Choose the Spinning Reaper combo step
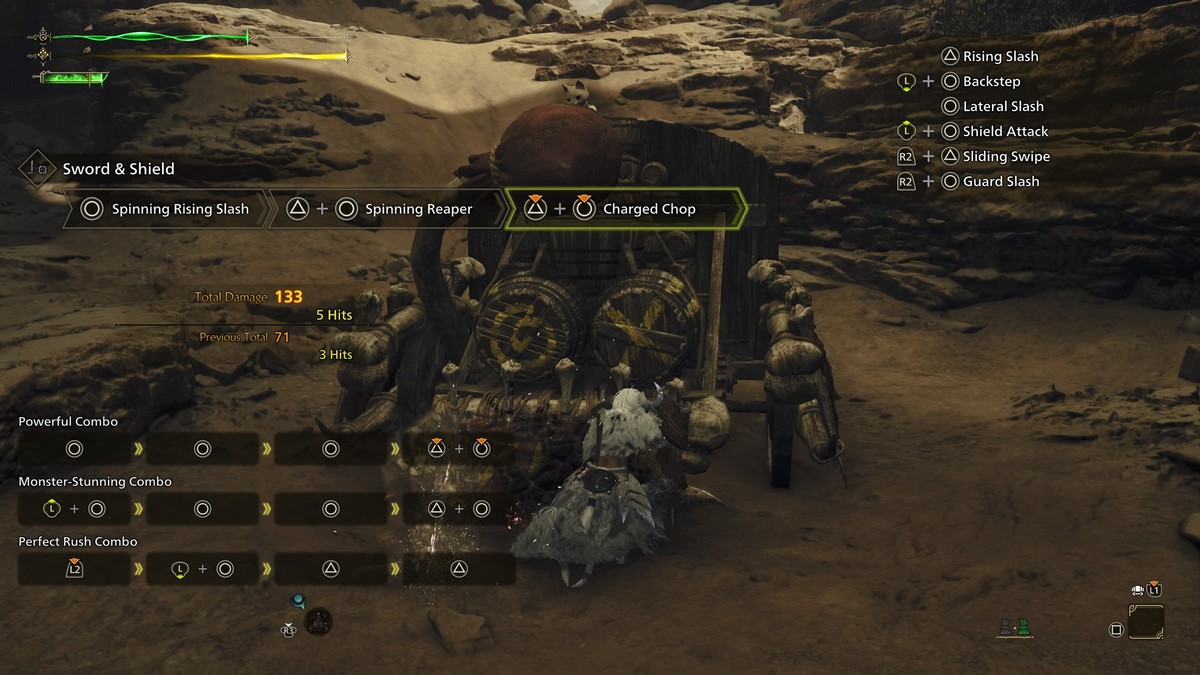Viewport: 1200px width, 675px height. 384,210
